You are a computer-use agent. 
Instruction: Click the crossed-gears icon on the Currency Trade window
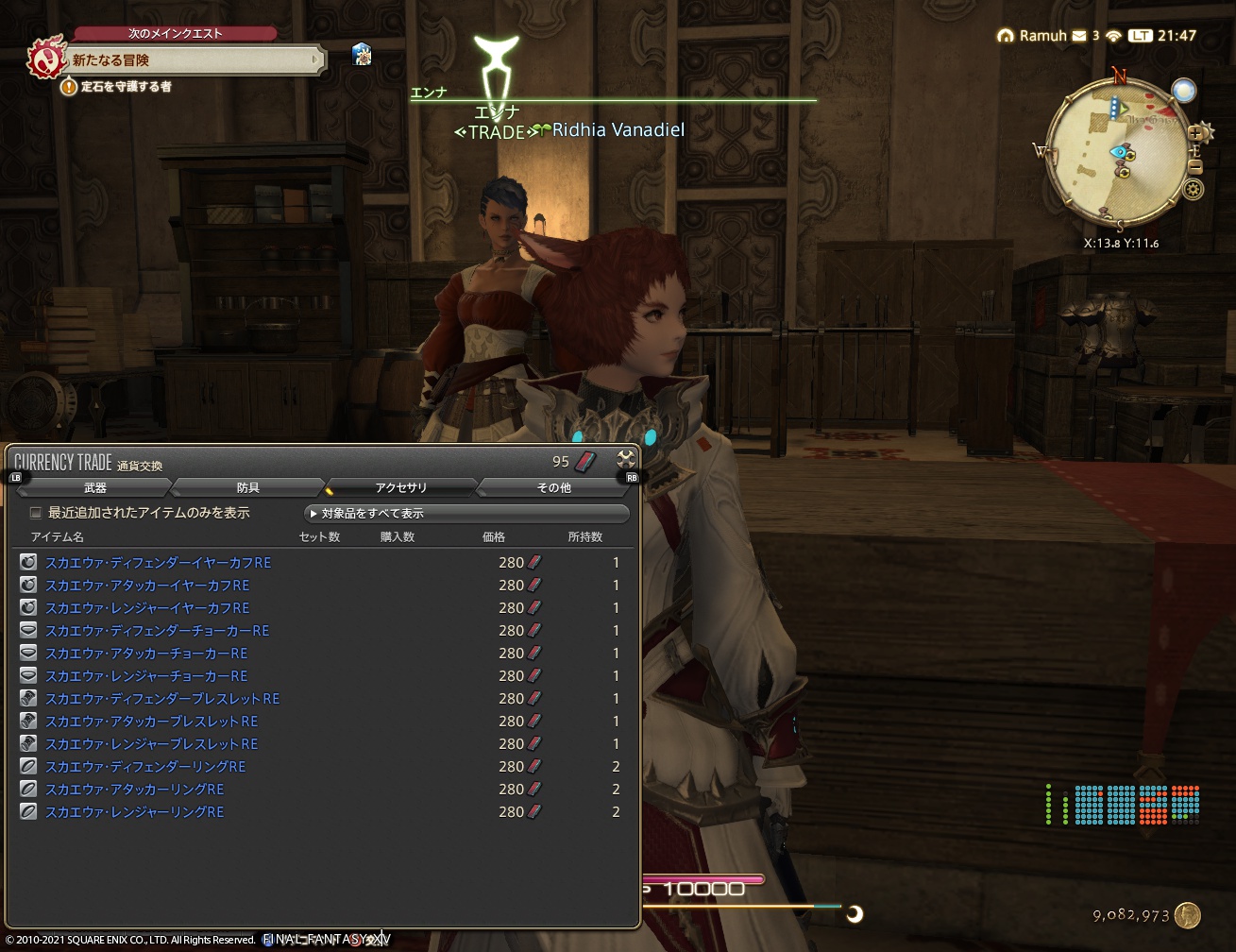[x=624, y=462]
